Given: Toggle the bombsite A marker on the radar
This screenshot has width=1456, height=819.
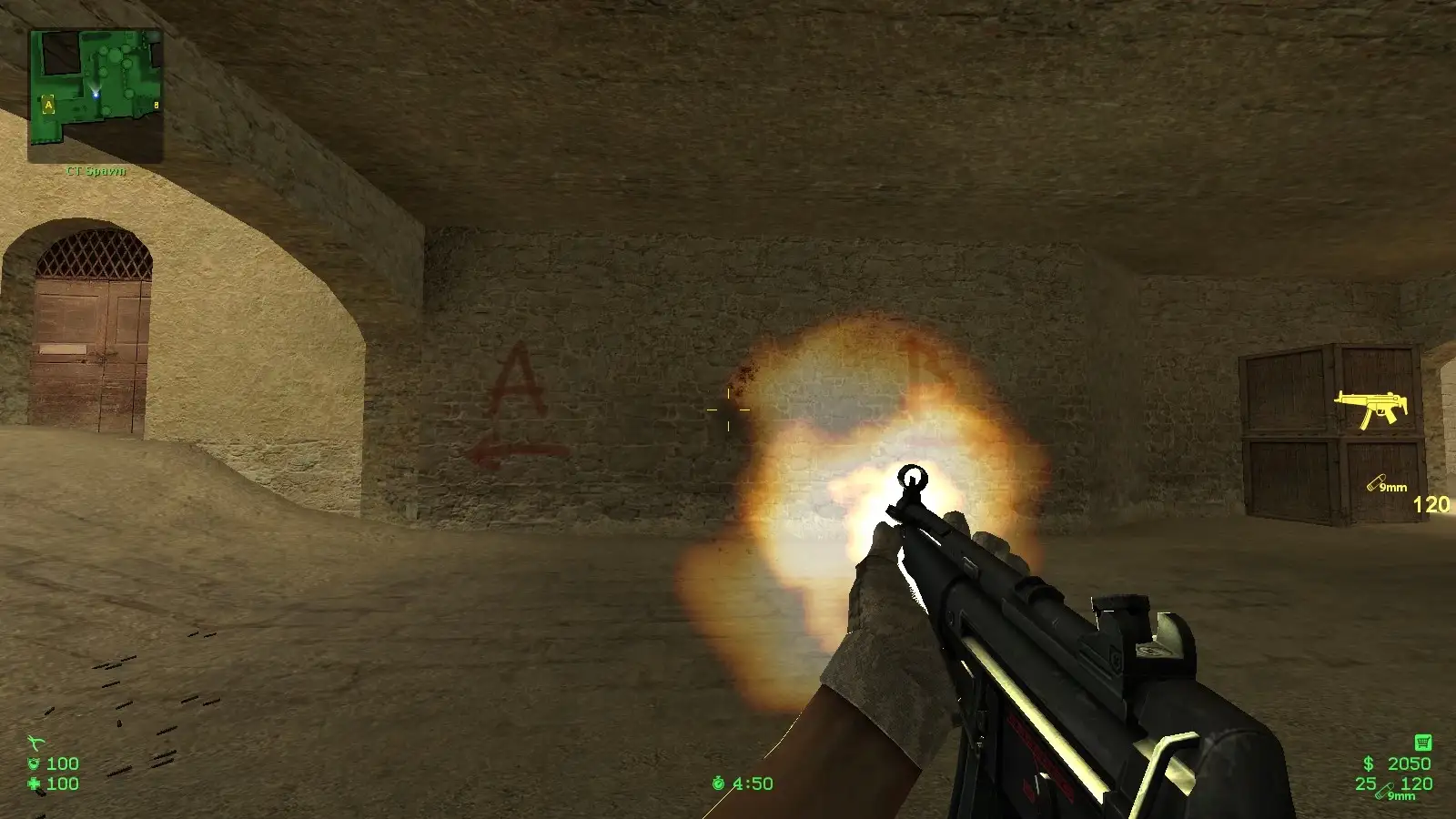Looking at the screenshot, I should (48, 104).
